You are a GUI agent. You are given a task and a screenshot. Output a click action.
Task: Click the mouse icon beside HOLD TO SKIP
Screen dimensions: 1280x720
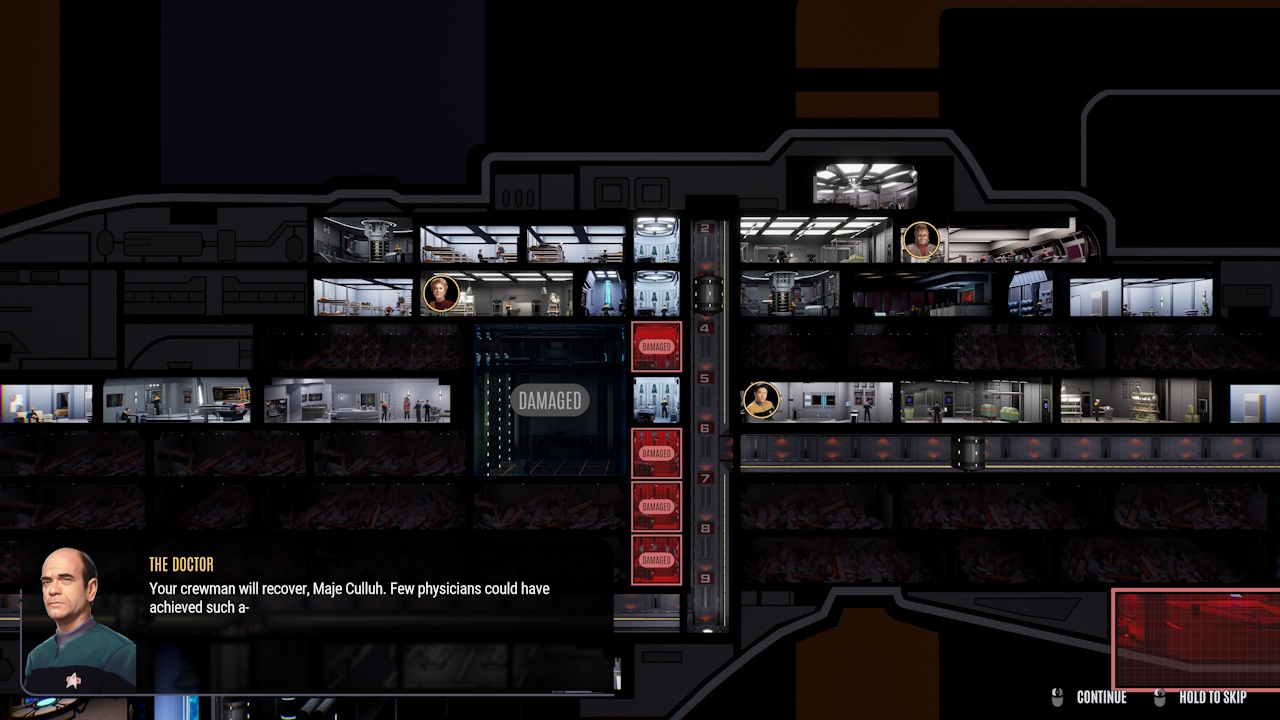click(x=1160, y=697)
